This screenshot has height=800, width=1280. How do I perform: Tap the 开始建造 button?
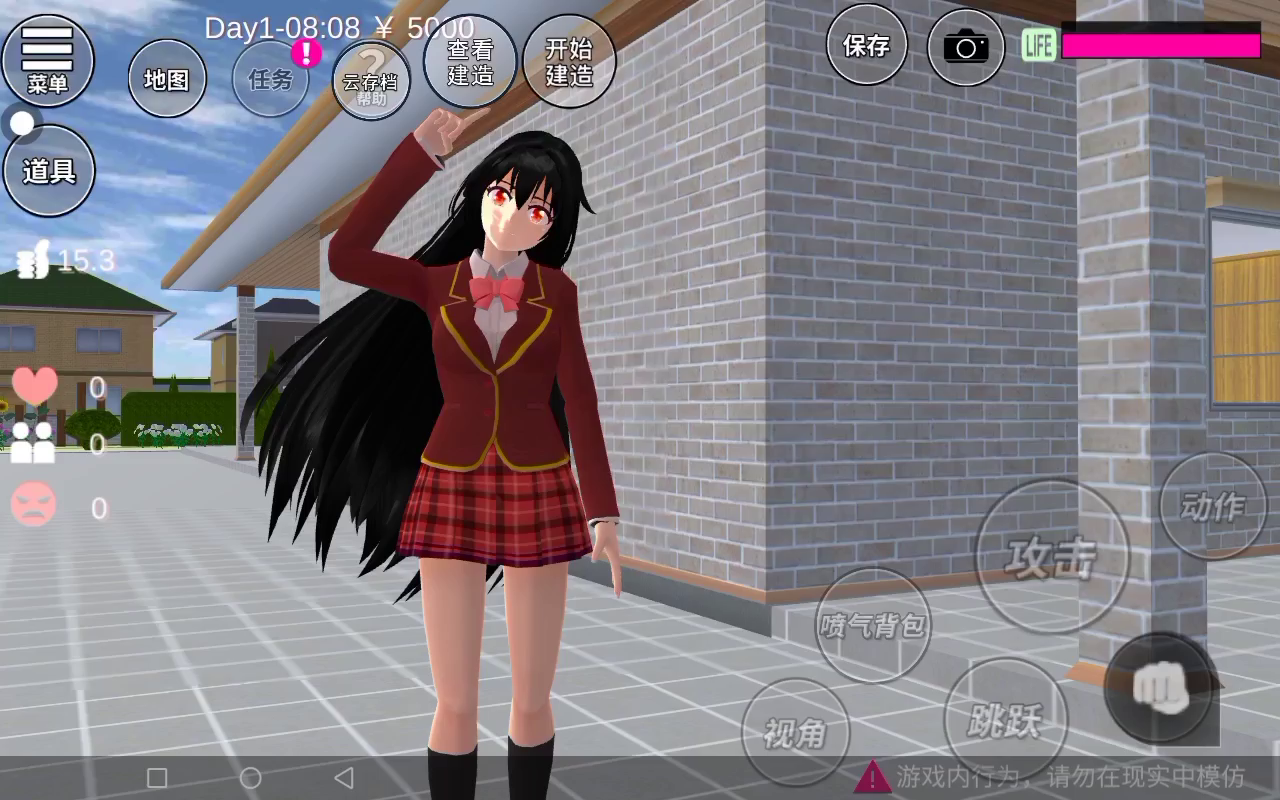click(569, 61)
